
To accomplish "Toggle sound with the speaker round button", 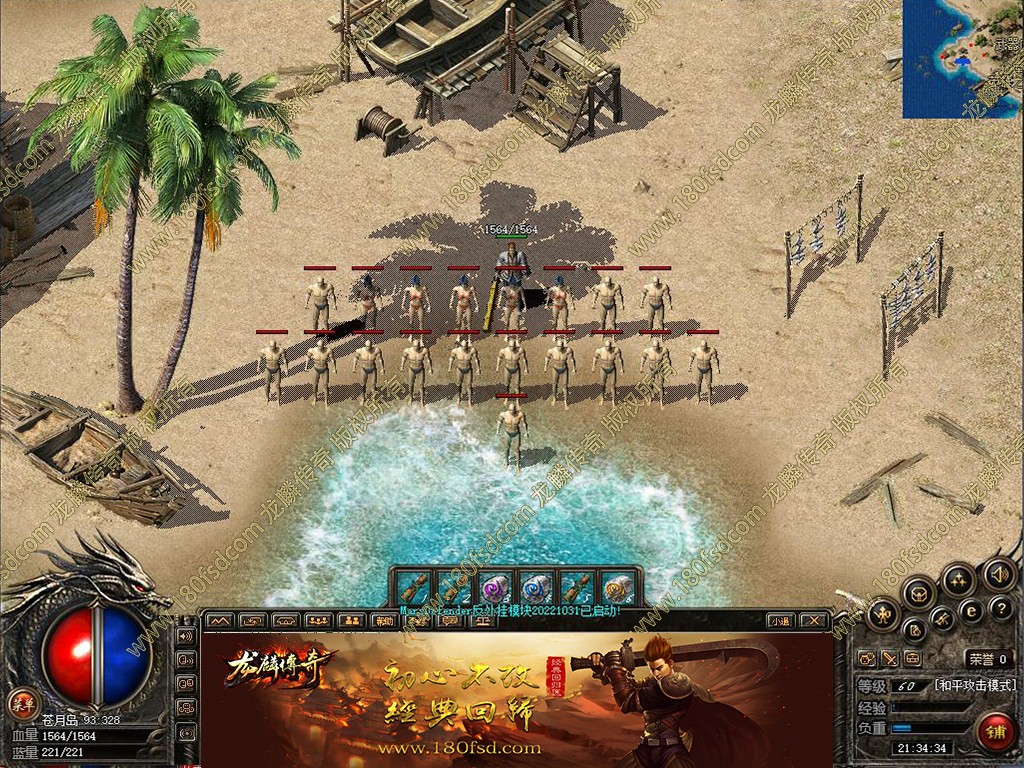I will [x=998, y=574].
